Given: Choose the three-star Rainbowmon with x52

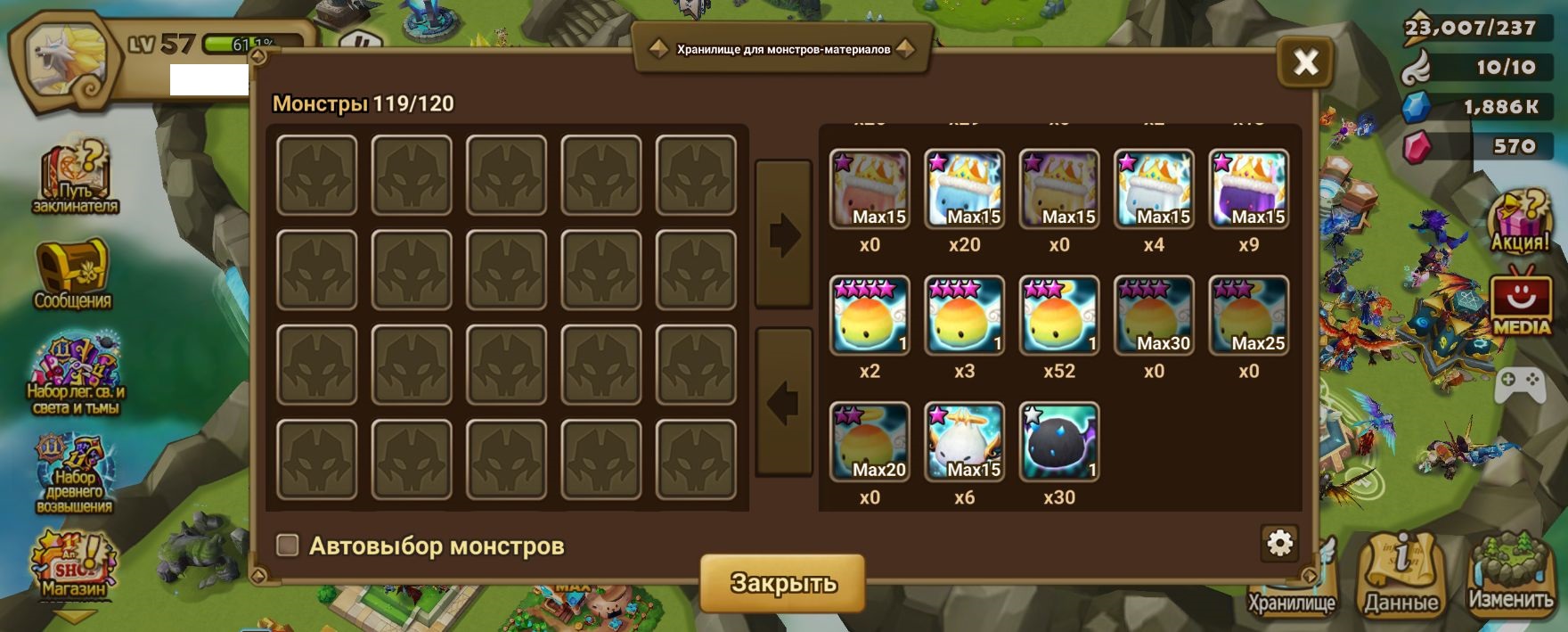Looking at the screenshot, I should 1058,316.
